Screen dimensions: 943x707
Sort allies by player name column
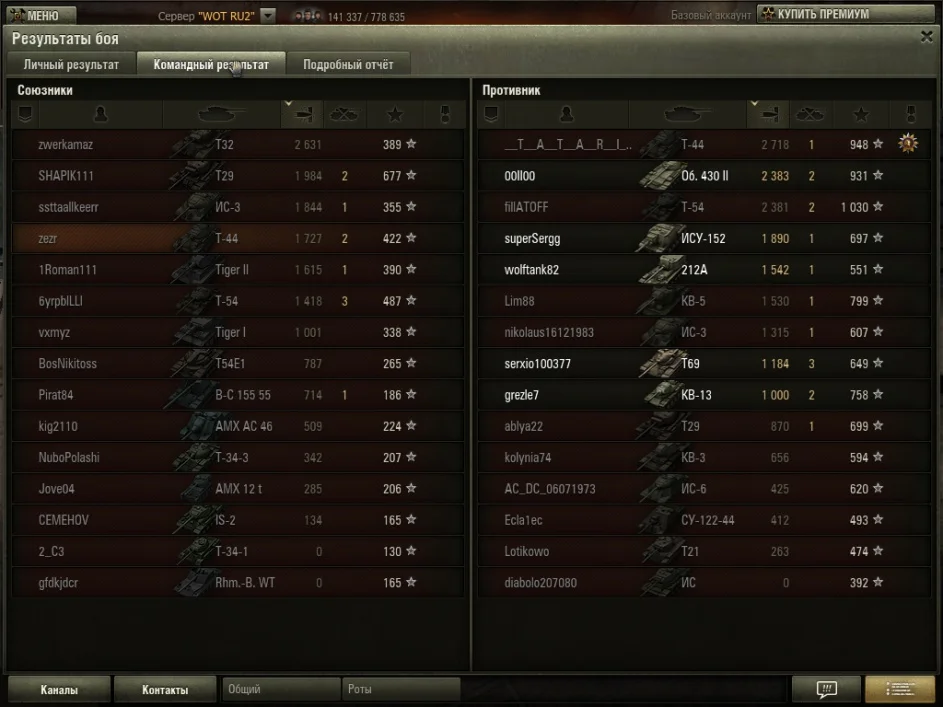tap(100, 114)
